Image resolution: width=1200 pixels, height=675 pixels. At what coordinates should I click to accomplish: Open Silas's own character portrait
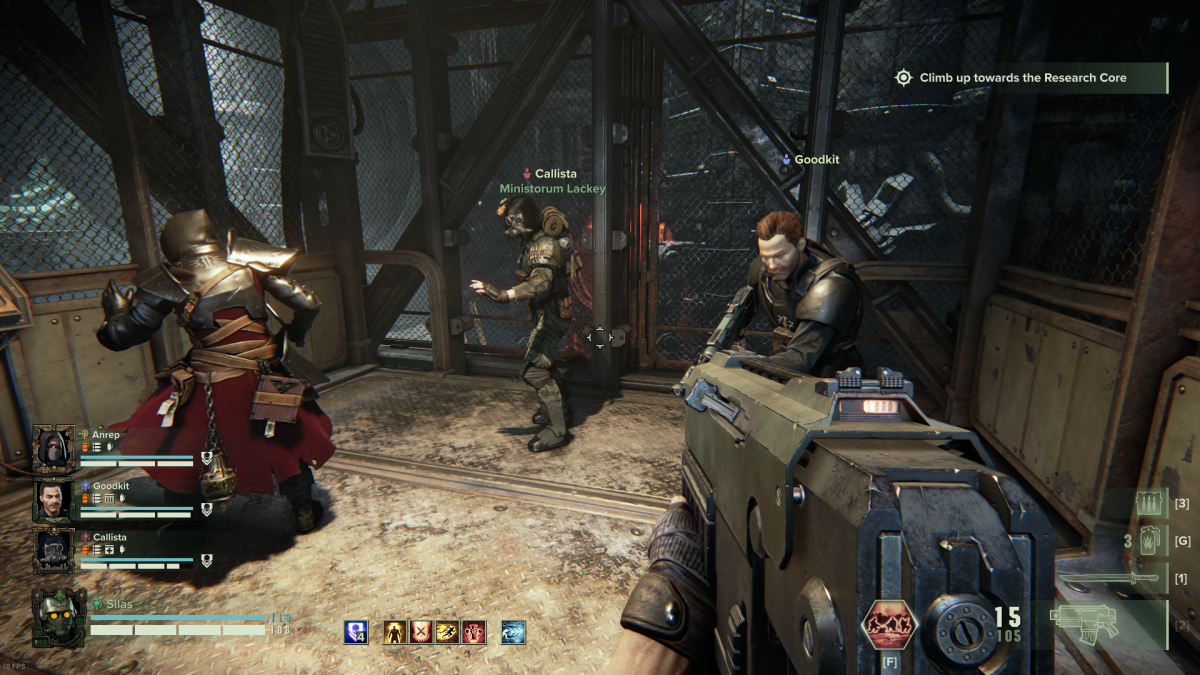pyautogui.click(x=58, y=617)
